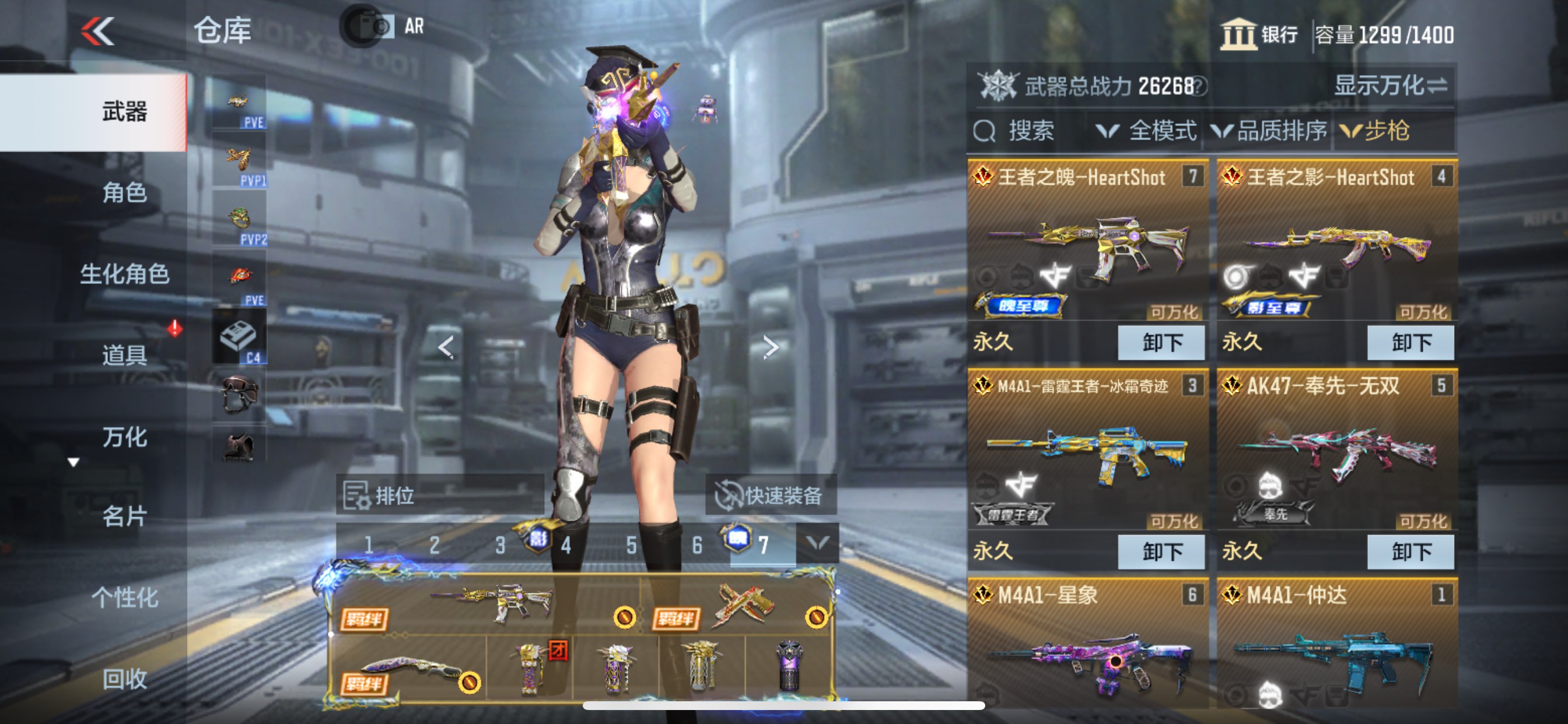Switch to the 名片 tab

coord(124,516)
